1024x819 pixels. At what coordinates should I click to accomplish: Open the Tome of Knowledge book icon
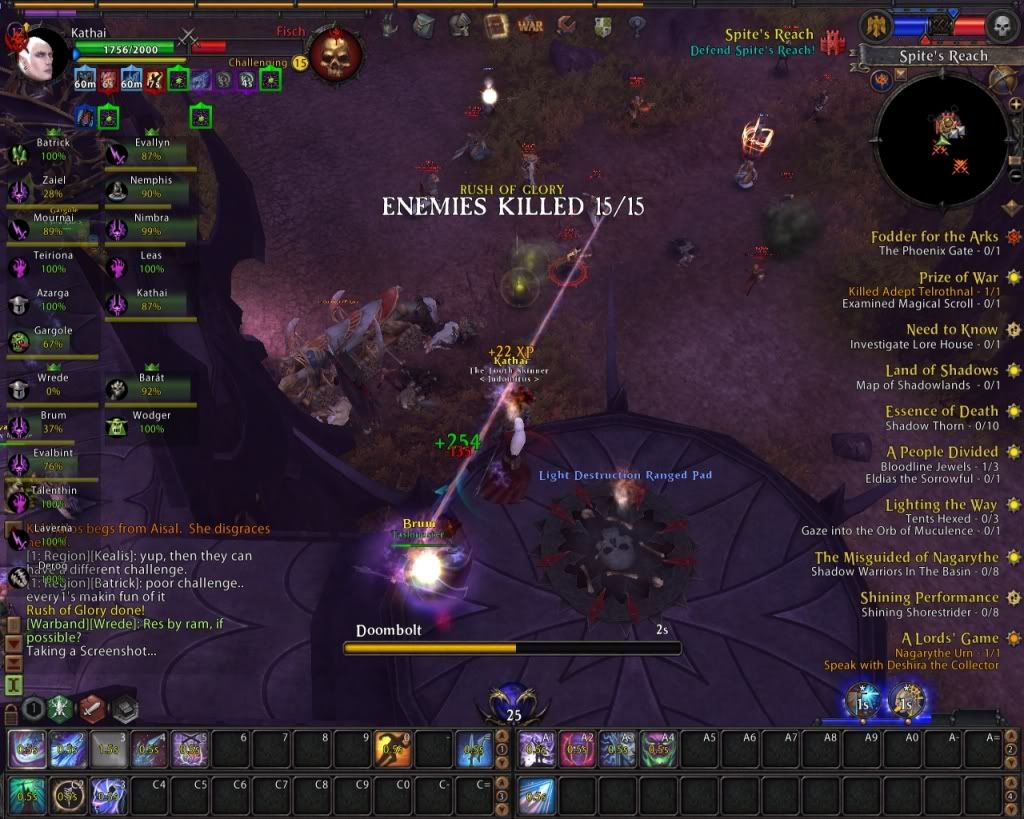(x=495, y=25)
